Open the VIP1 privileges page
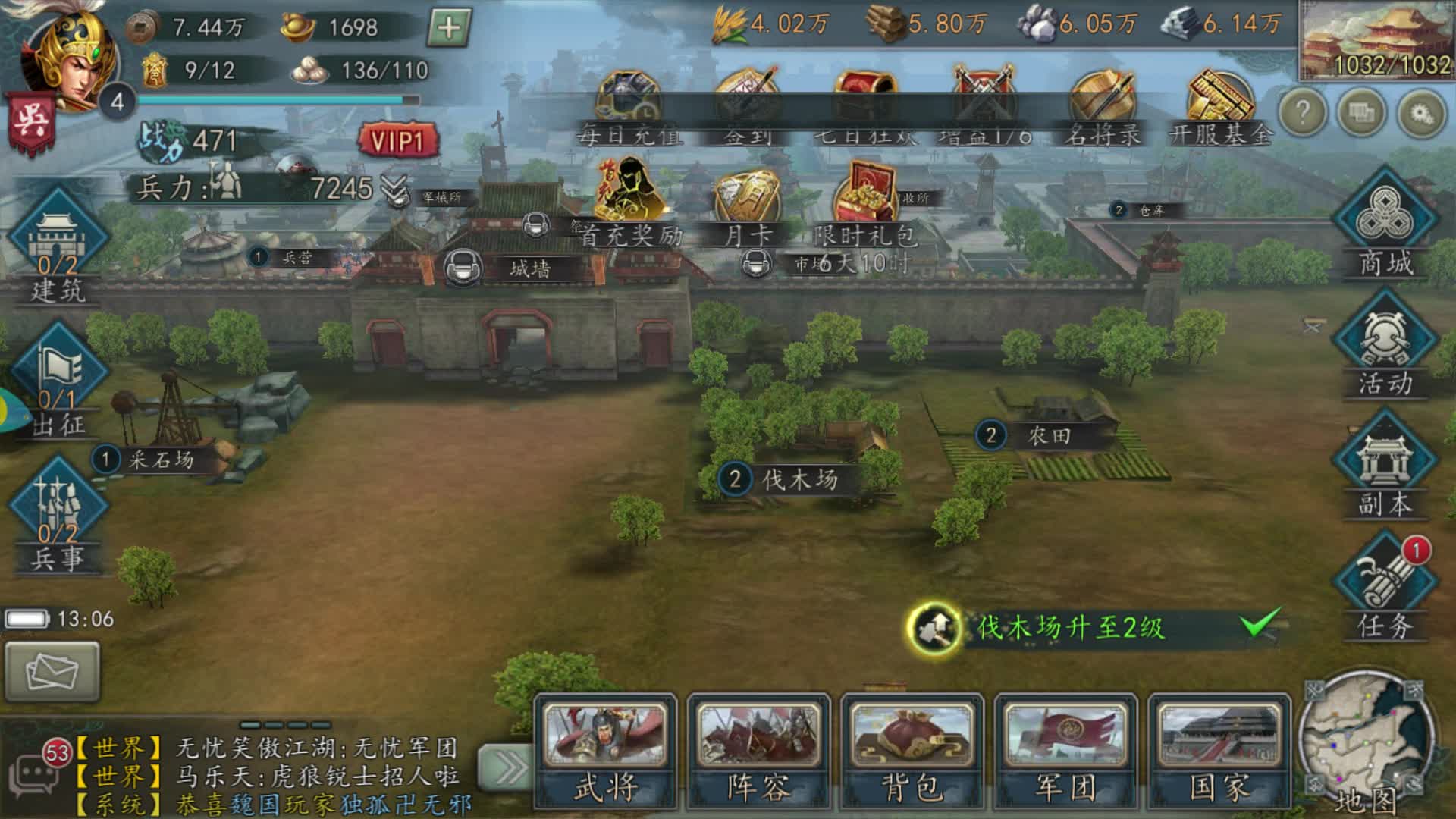This screenshot has height=819, width=1456. 397,141
